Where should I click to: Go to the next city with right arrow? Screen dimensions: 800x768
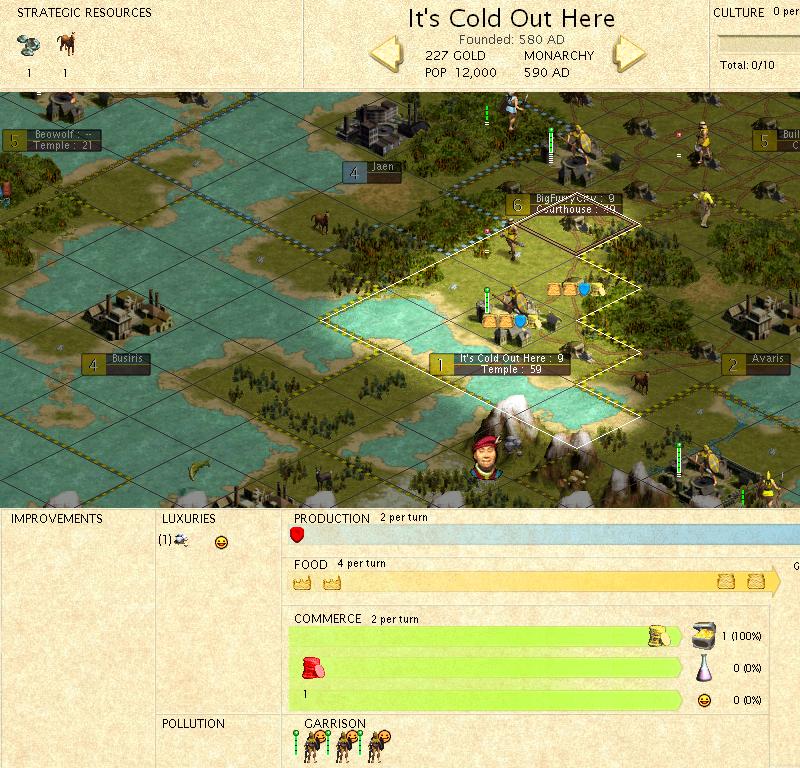pyautogui.click(x=630, y=54)
